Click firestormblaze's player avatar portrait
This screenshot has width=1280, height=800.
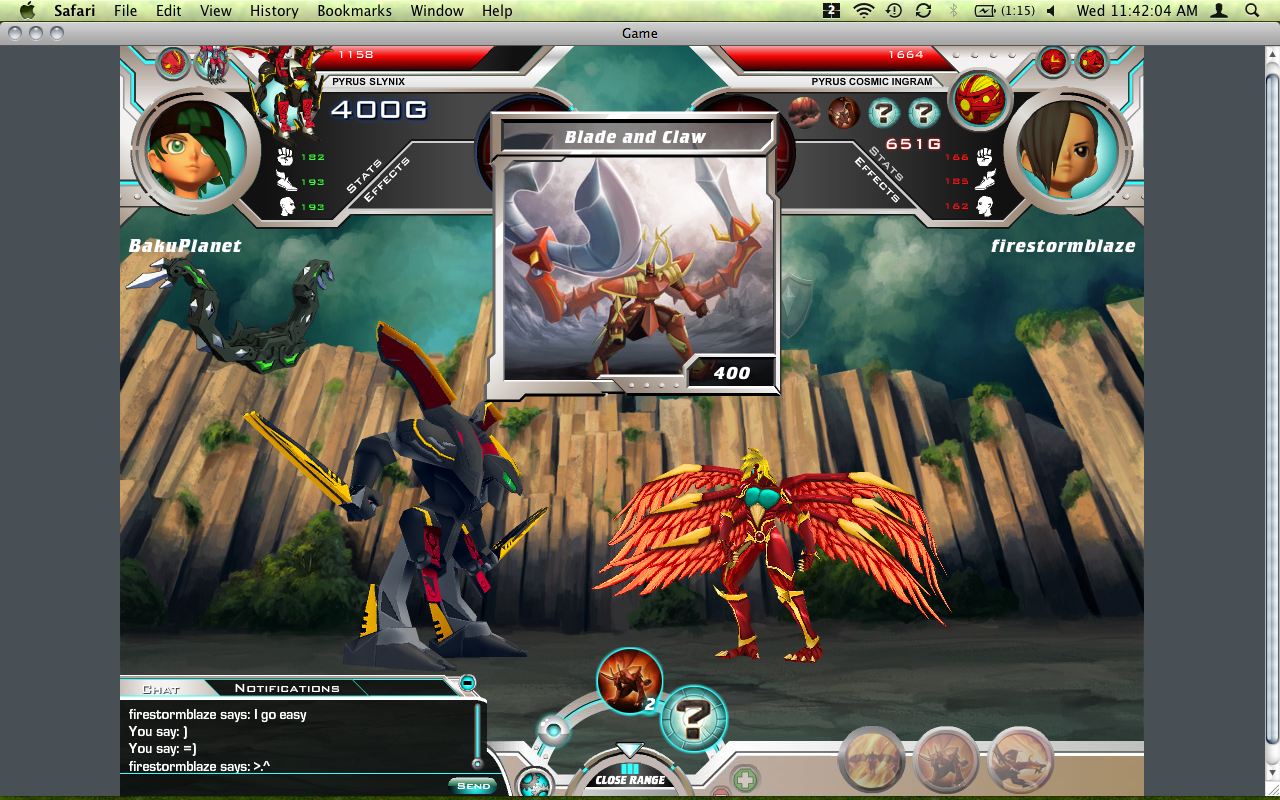(x=1066, y=150)
